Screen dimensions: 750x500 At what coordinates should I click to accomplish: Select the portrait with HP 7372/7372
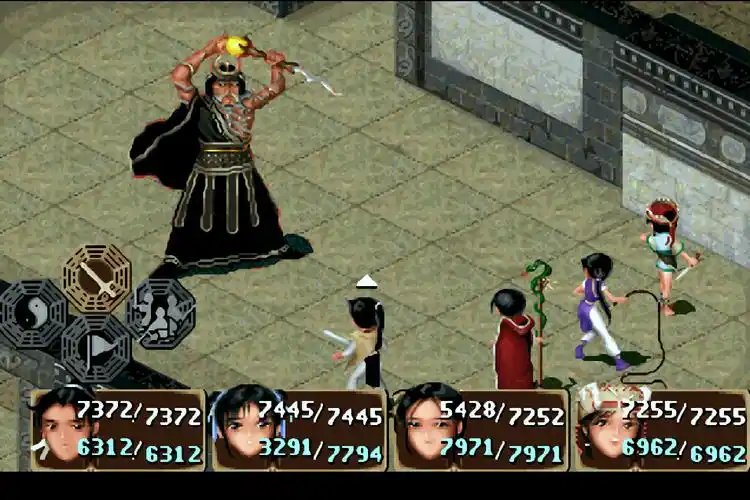tap(62, 430)
